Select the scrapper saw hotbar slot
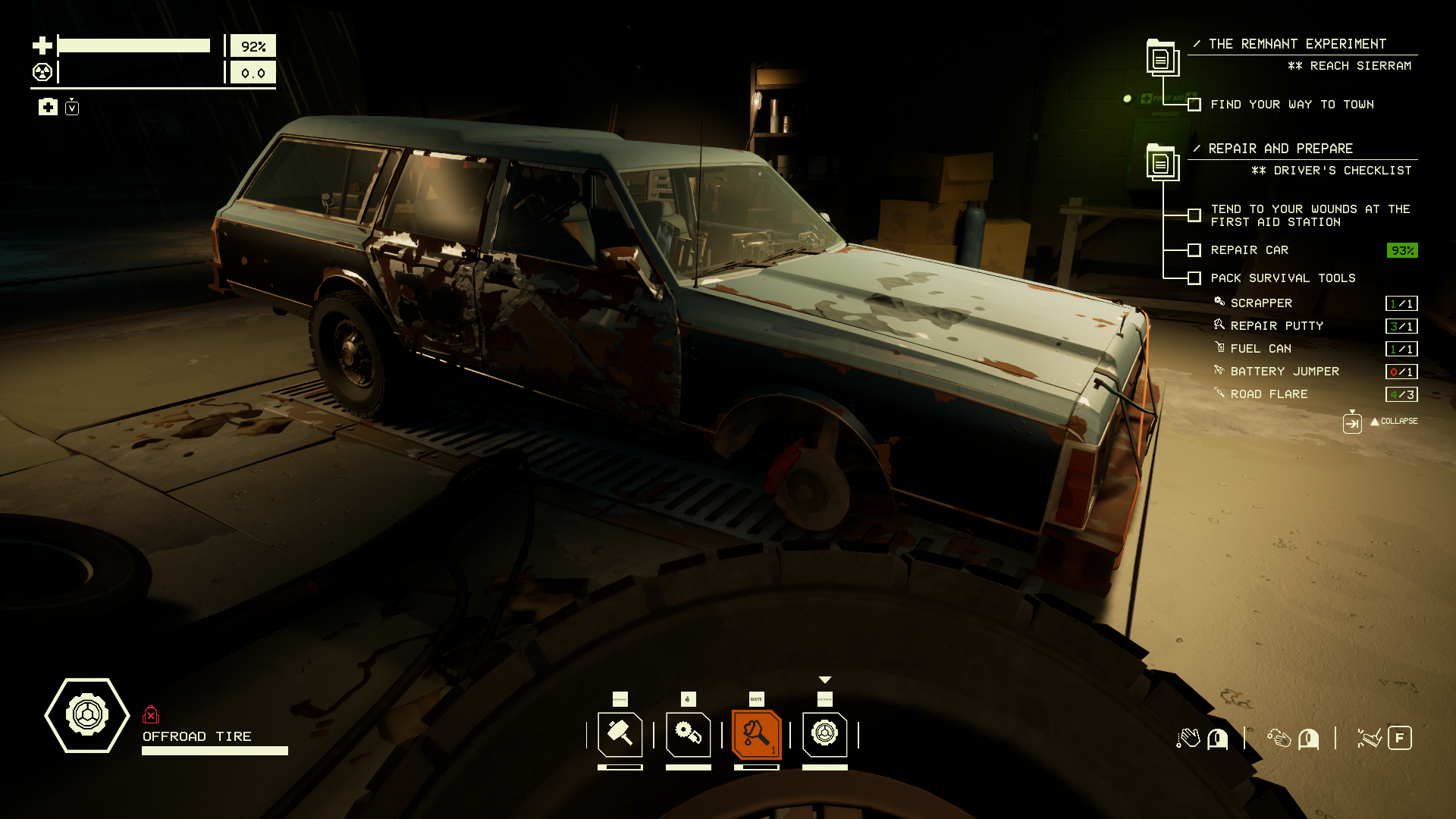 pos(688,734)
